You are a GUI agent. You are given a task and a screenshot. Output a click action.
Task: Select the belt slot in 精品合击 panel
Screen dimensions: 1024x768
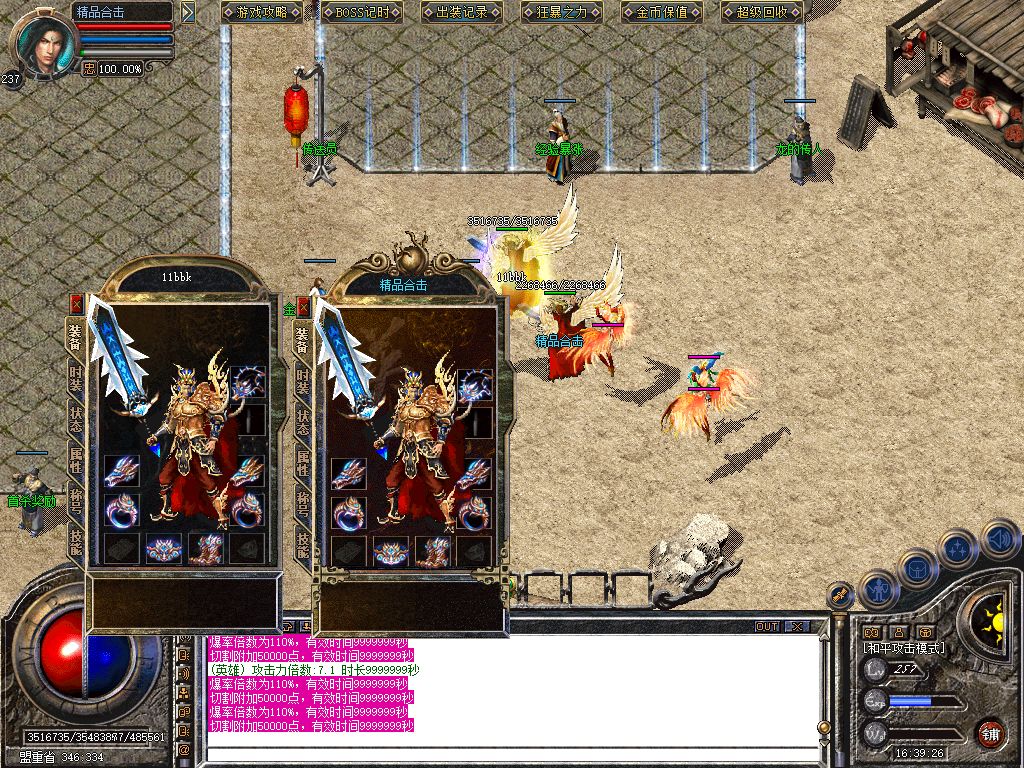click(389, 551)
